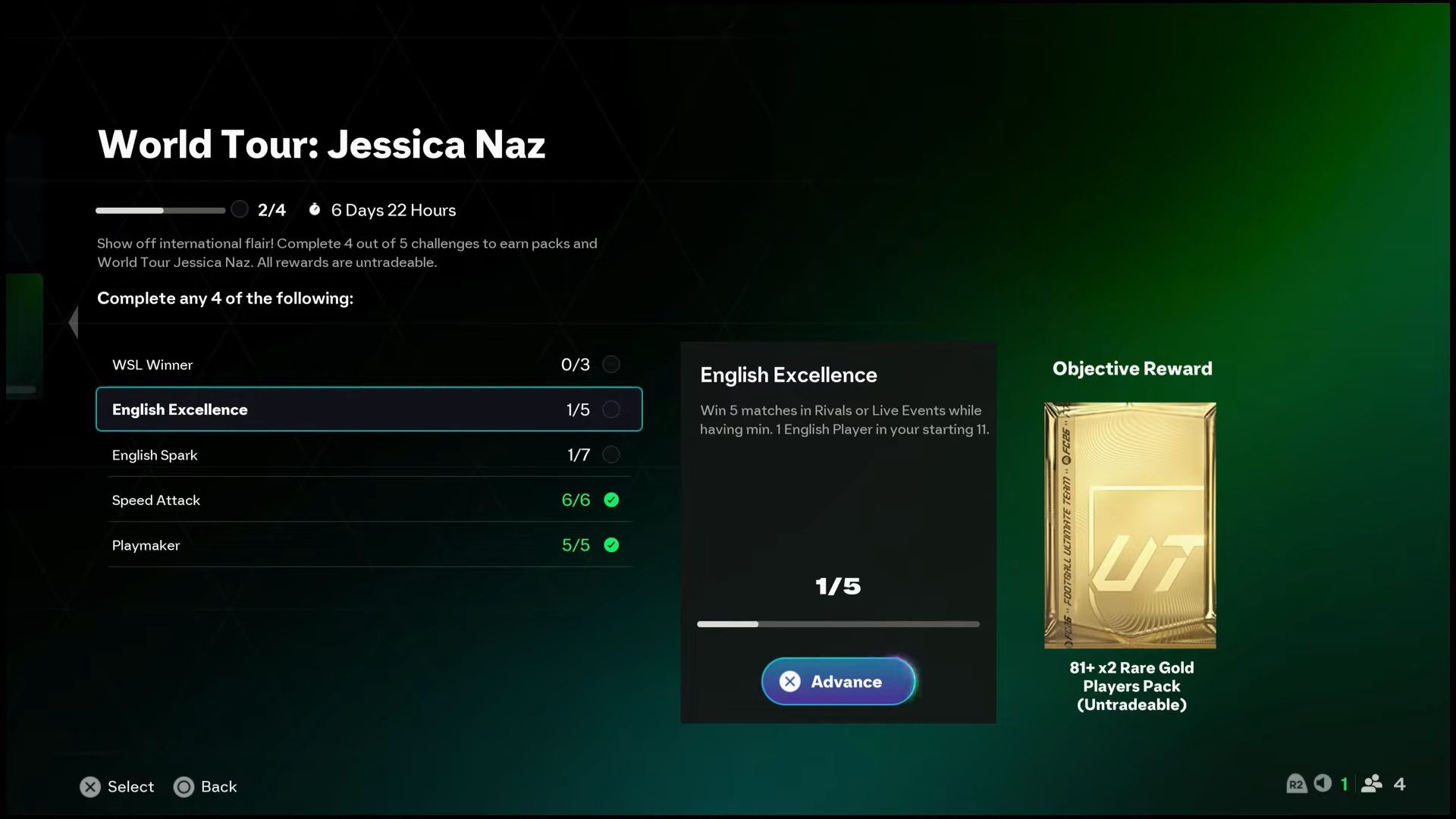Click the Advance button
Image resolution: width=1456 pixels, height=819 pixels.
pos(838,681)
